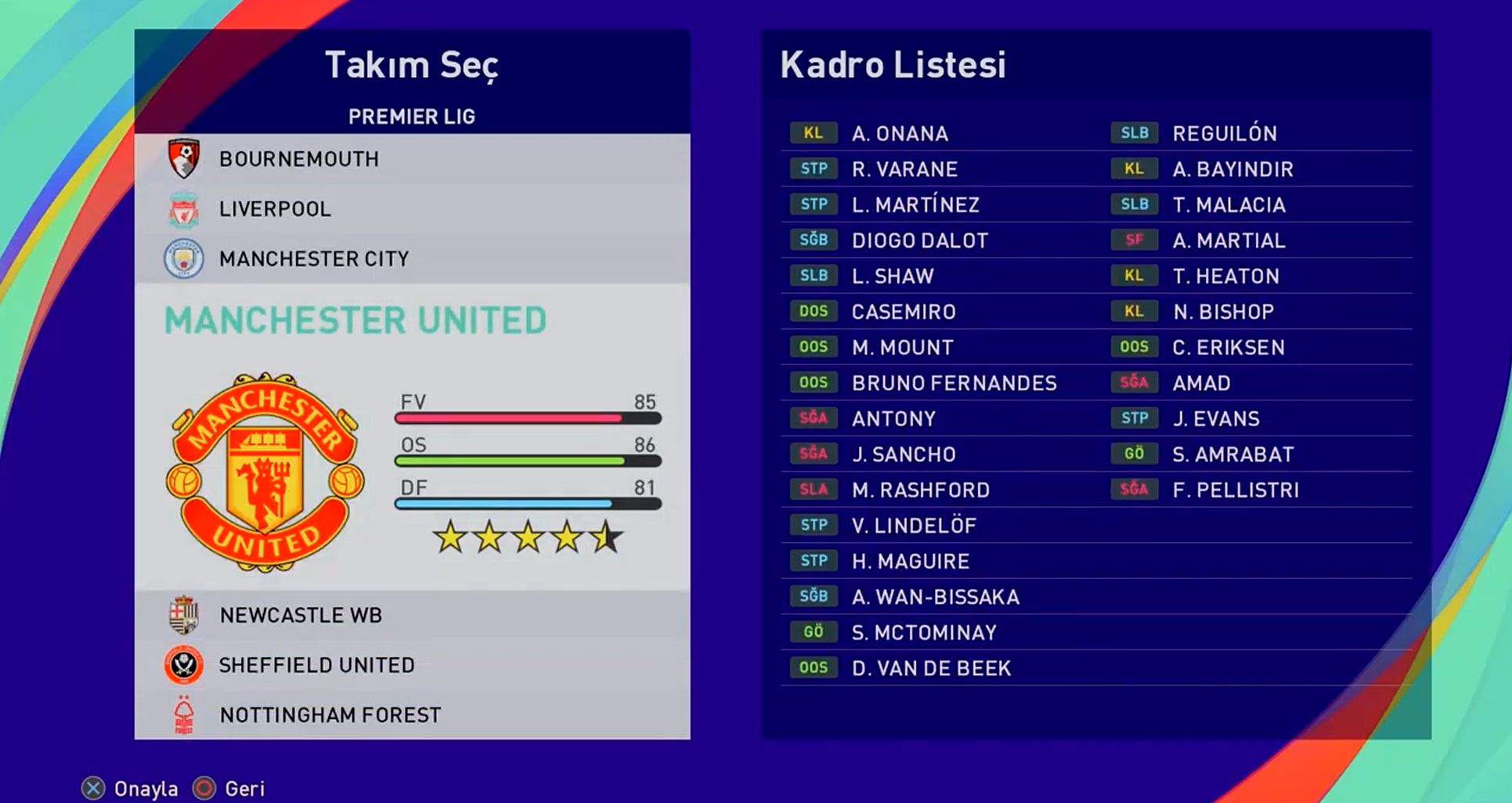Select H. Maguire from the squad

coord(910,562)
